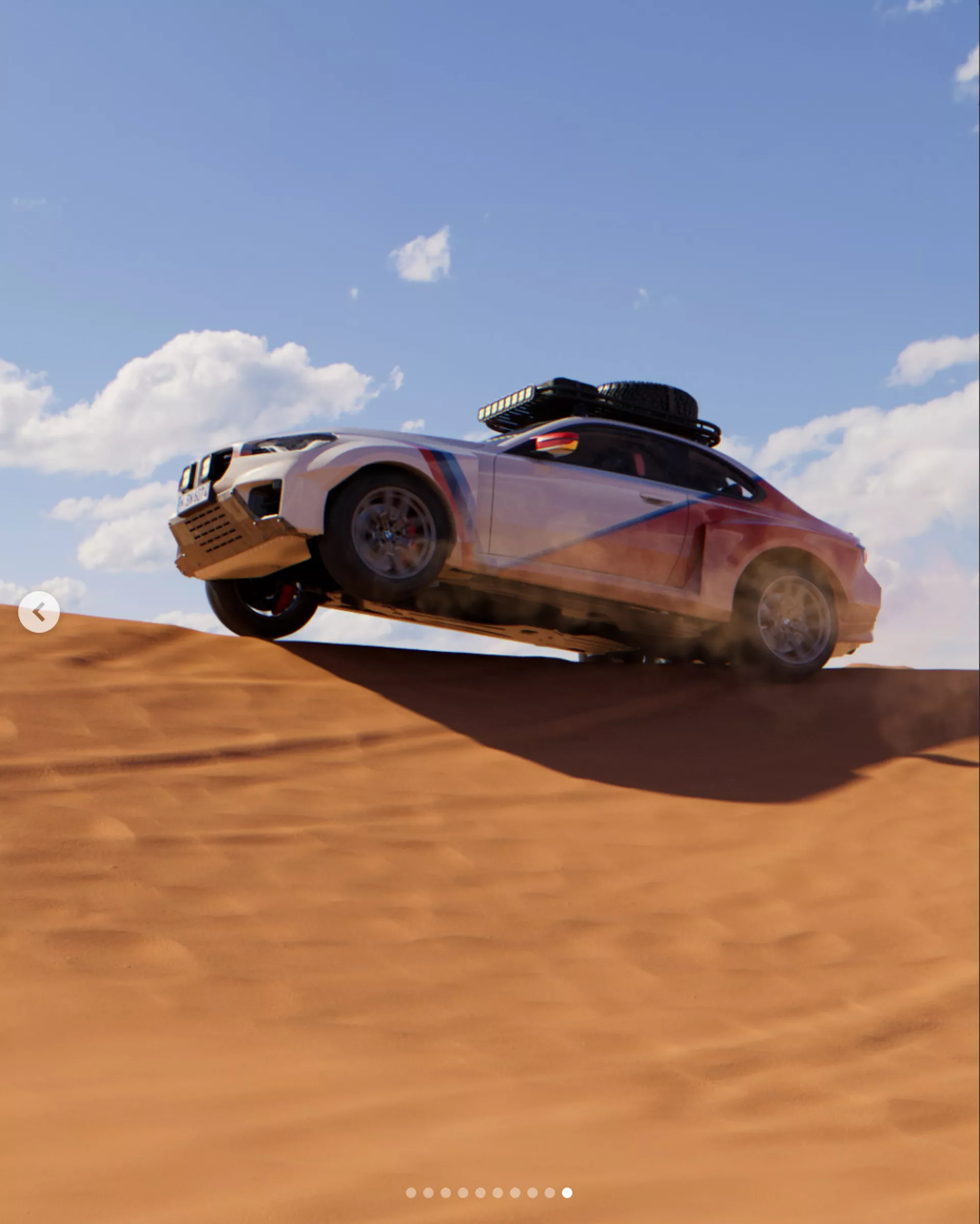Select the ninth pagination dot
980x1224 pixels.
548,1193
